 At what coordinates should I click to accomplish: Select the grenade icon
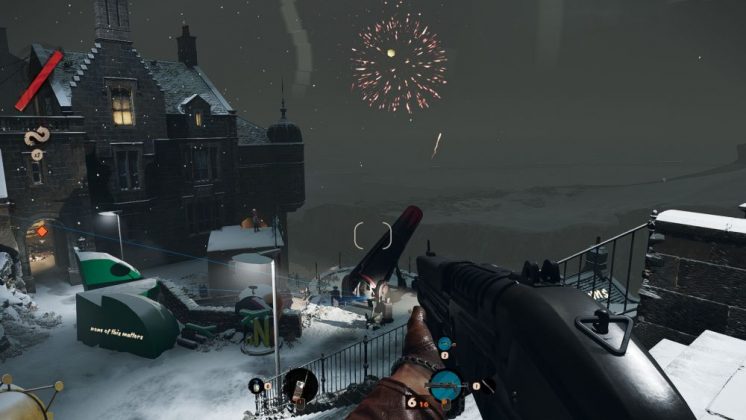tap(257, 385)
